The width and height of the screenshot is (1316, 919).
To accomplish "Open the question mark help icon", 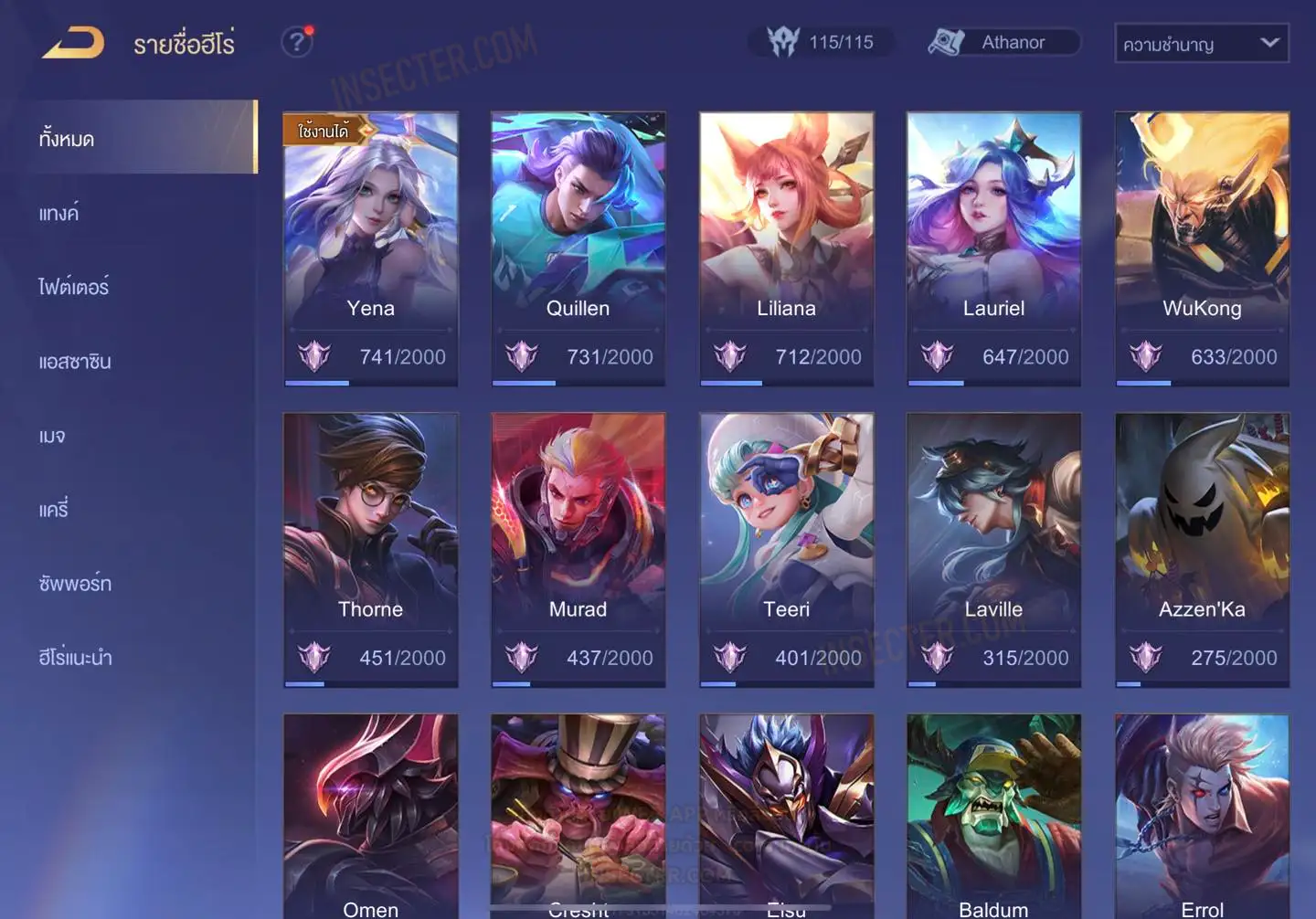I will (x=297, y=42).
